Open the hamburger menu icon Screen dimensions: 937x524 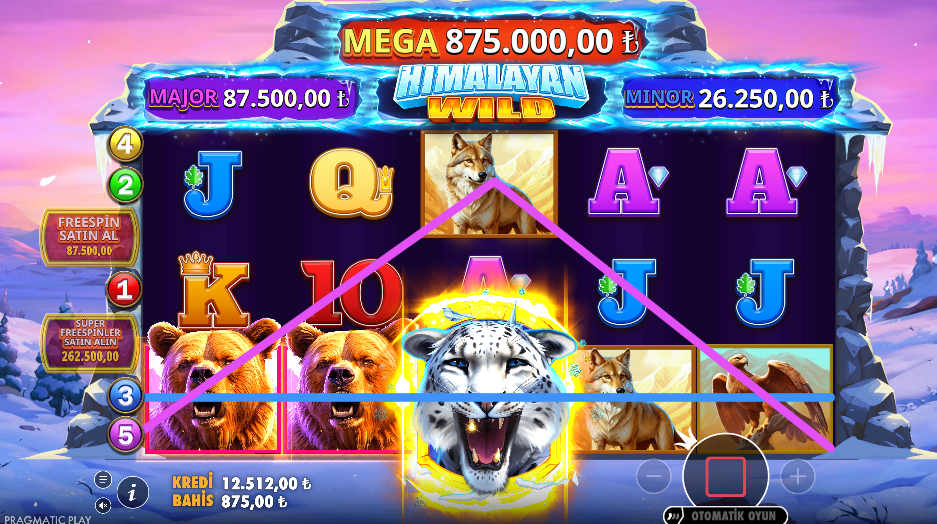[103, 479]
